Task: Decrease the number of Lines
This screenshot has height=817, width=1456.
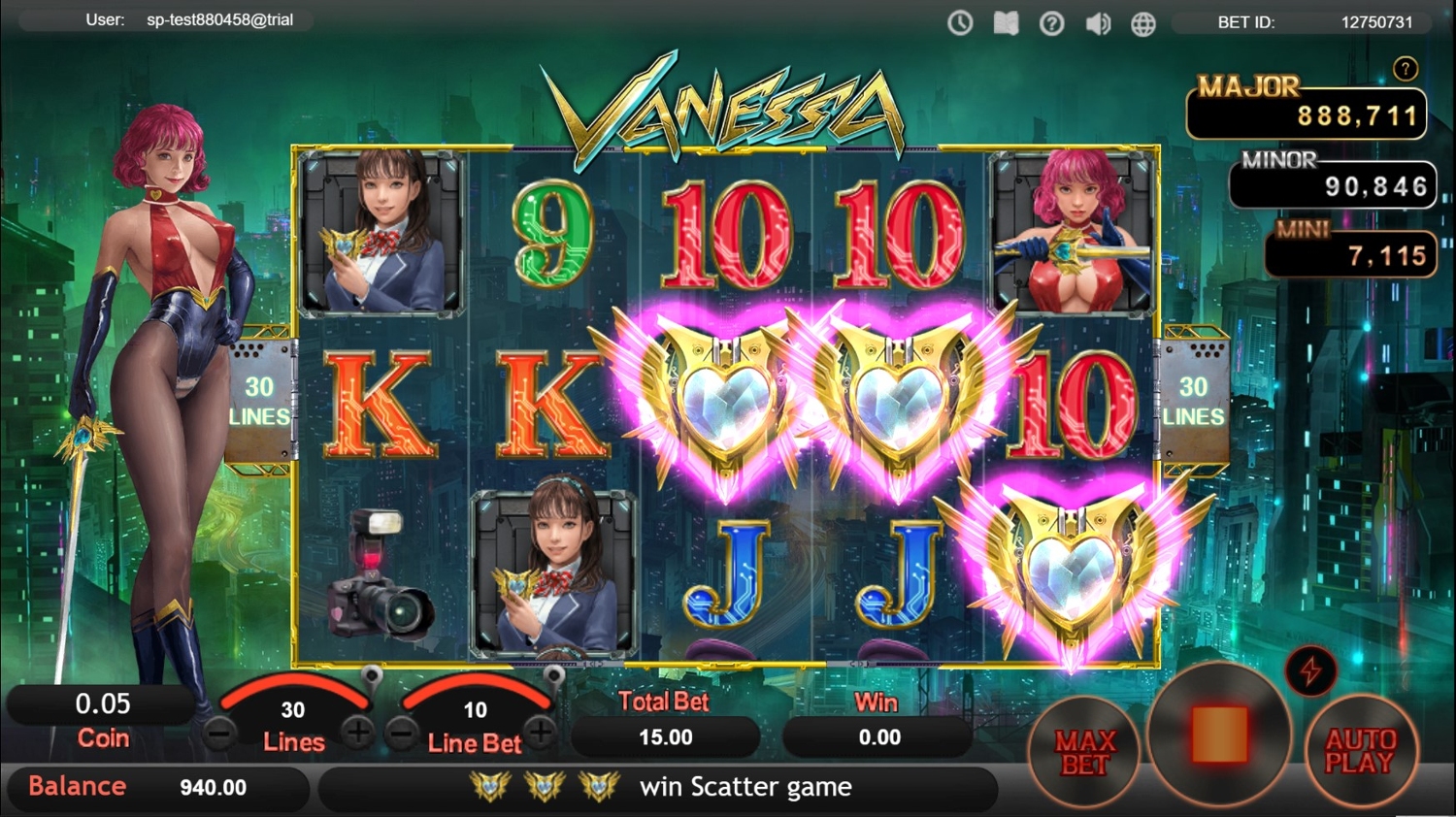Action: pos(220,734)
